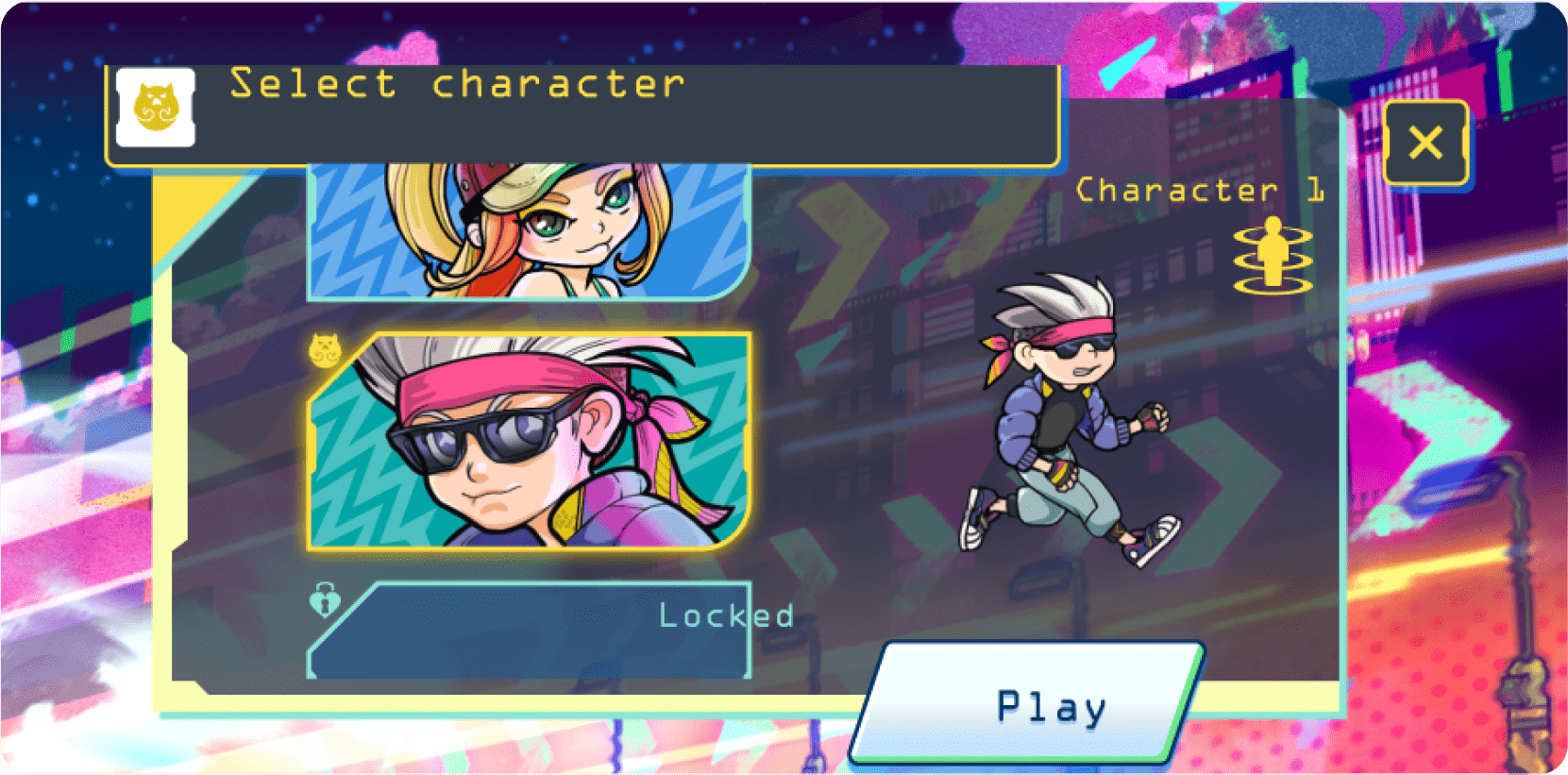This screenshot has width=1568, height=775.
Task: Select the blonde girl character card
Action: [529, 231]
